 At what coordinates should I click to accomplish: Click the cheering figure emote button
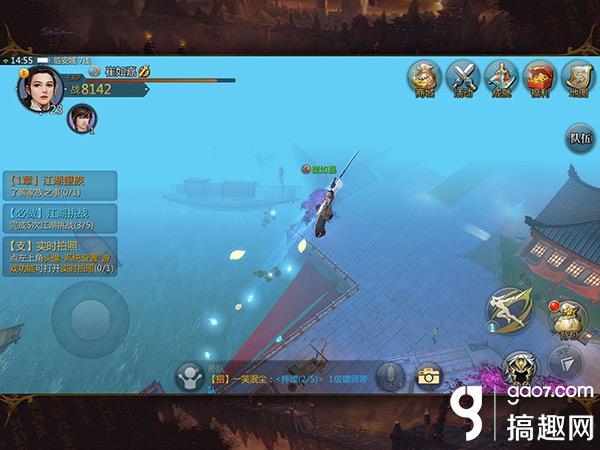tap(189, 377)
